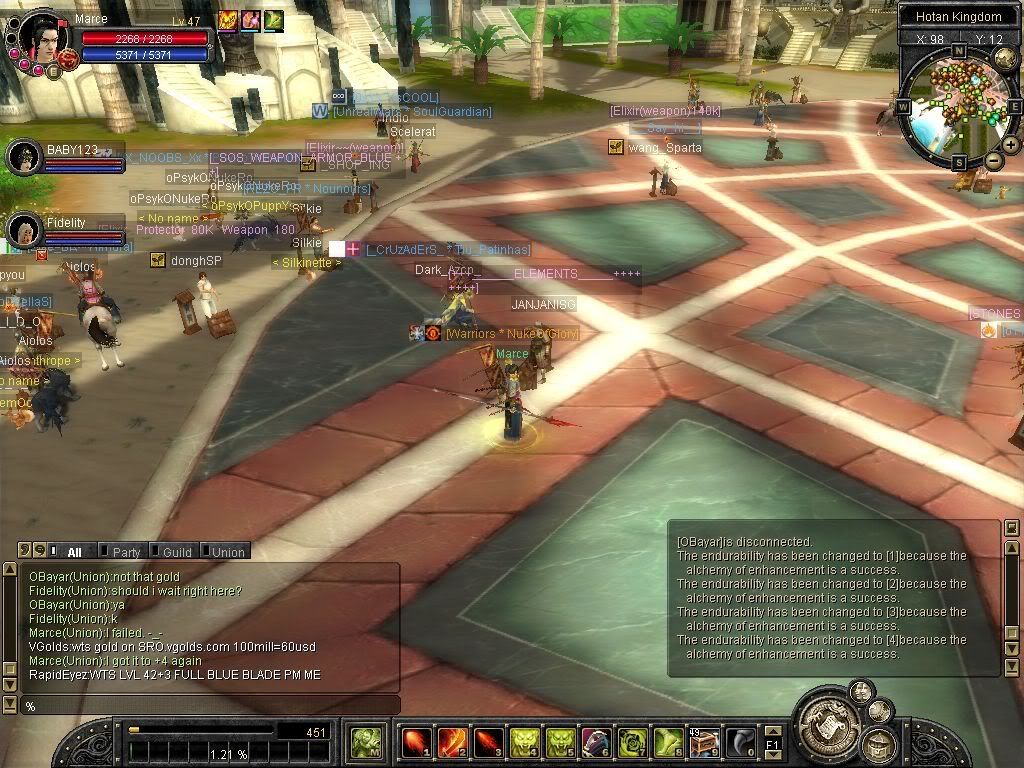This screenshot has width=1024, height=768.
Task: Select party member BABY123's portrait
Action: (24, 157)
